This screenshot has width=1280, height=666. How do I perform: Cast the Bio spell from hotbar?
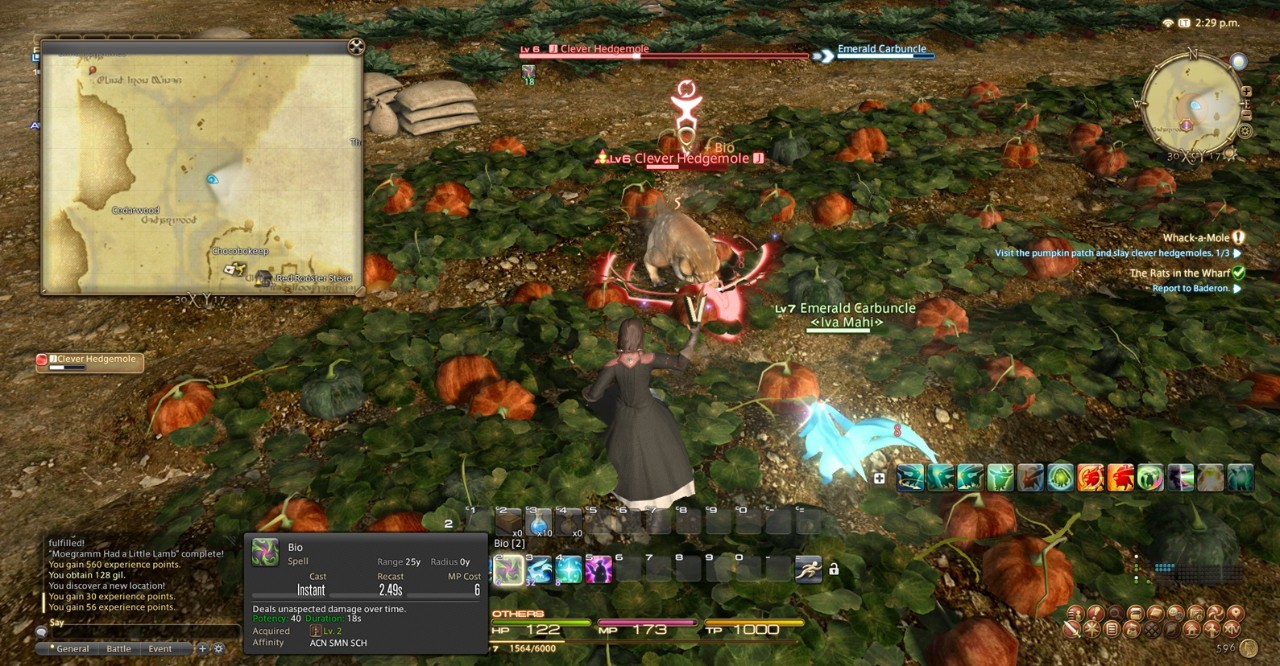click(x=508, y=570)
